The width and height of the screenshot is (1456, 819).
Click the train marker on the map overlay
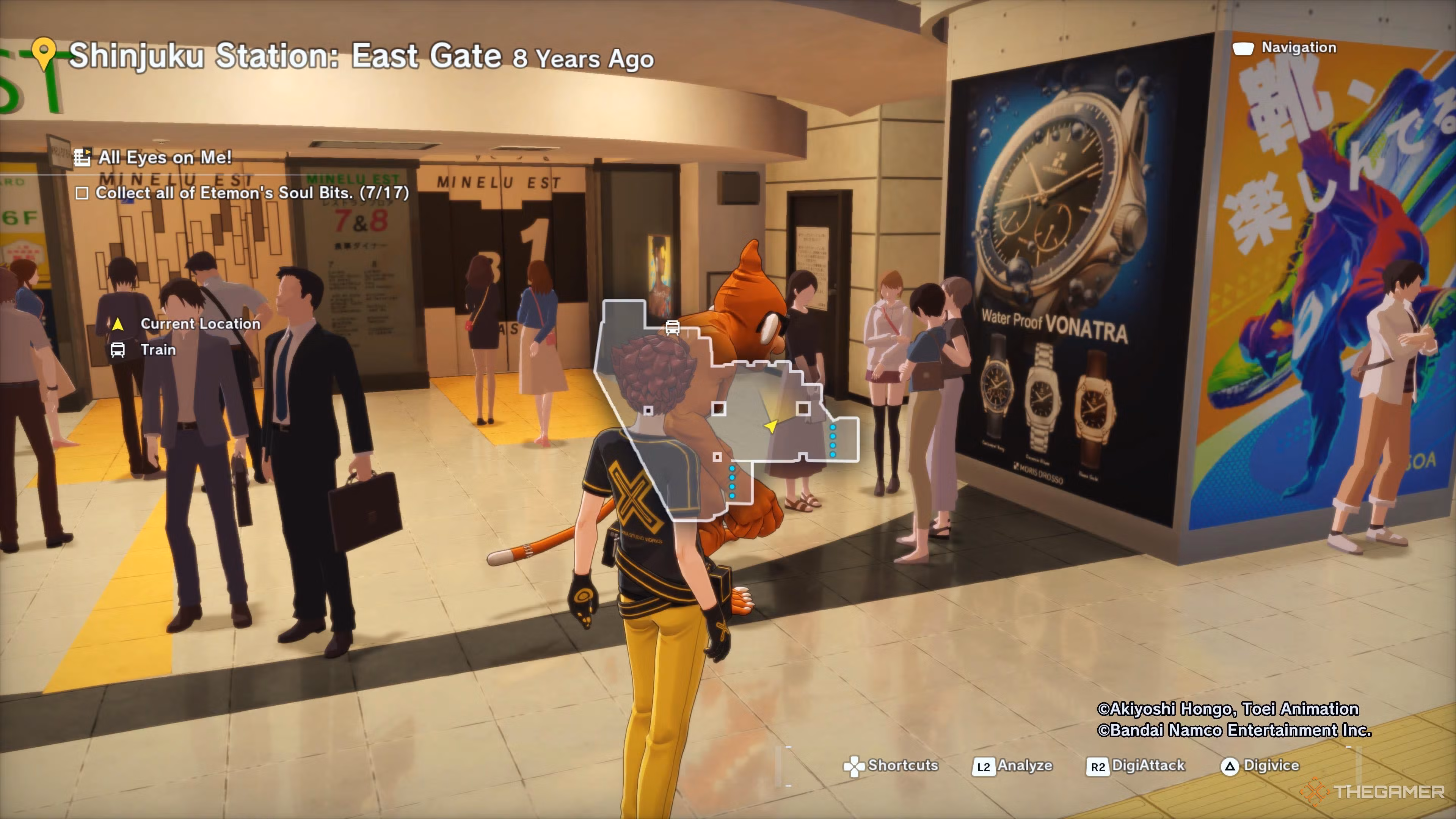pyautogui.click(x=672, y=327)
